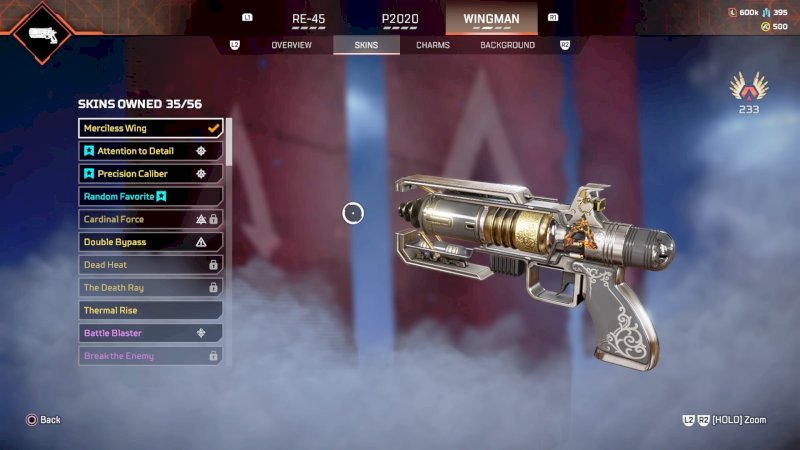Open the Skins tab

coord(366,45)
